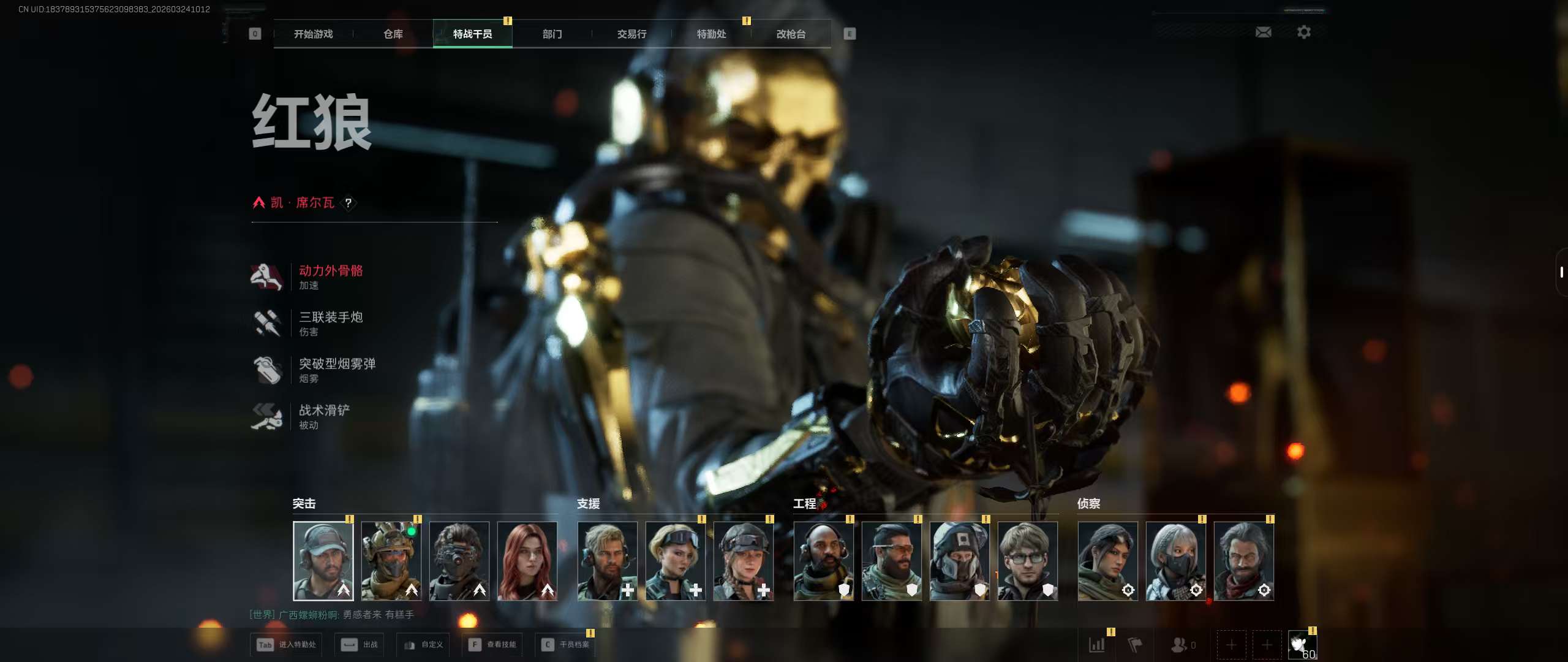Pick the silver-haired masked recon operator
This screenshot has height=662, width=1568.
coord(1175,560)
